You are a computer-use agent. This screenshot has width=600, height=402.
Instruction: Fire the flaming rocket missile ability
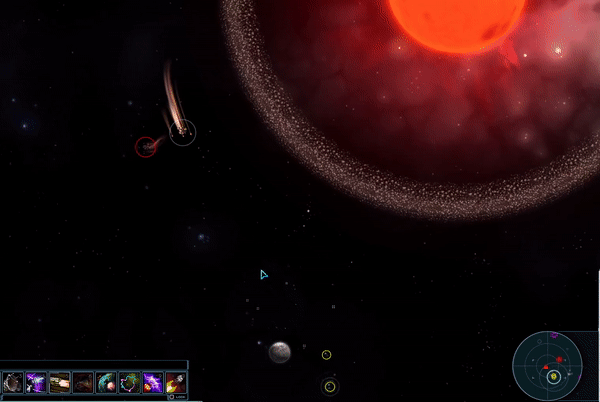[175, 382]
